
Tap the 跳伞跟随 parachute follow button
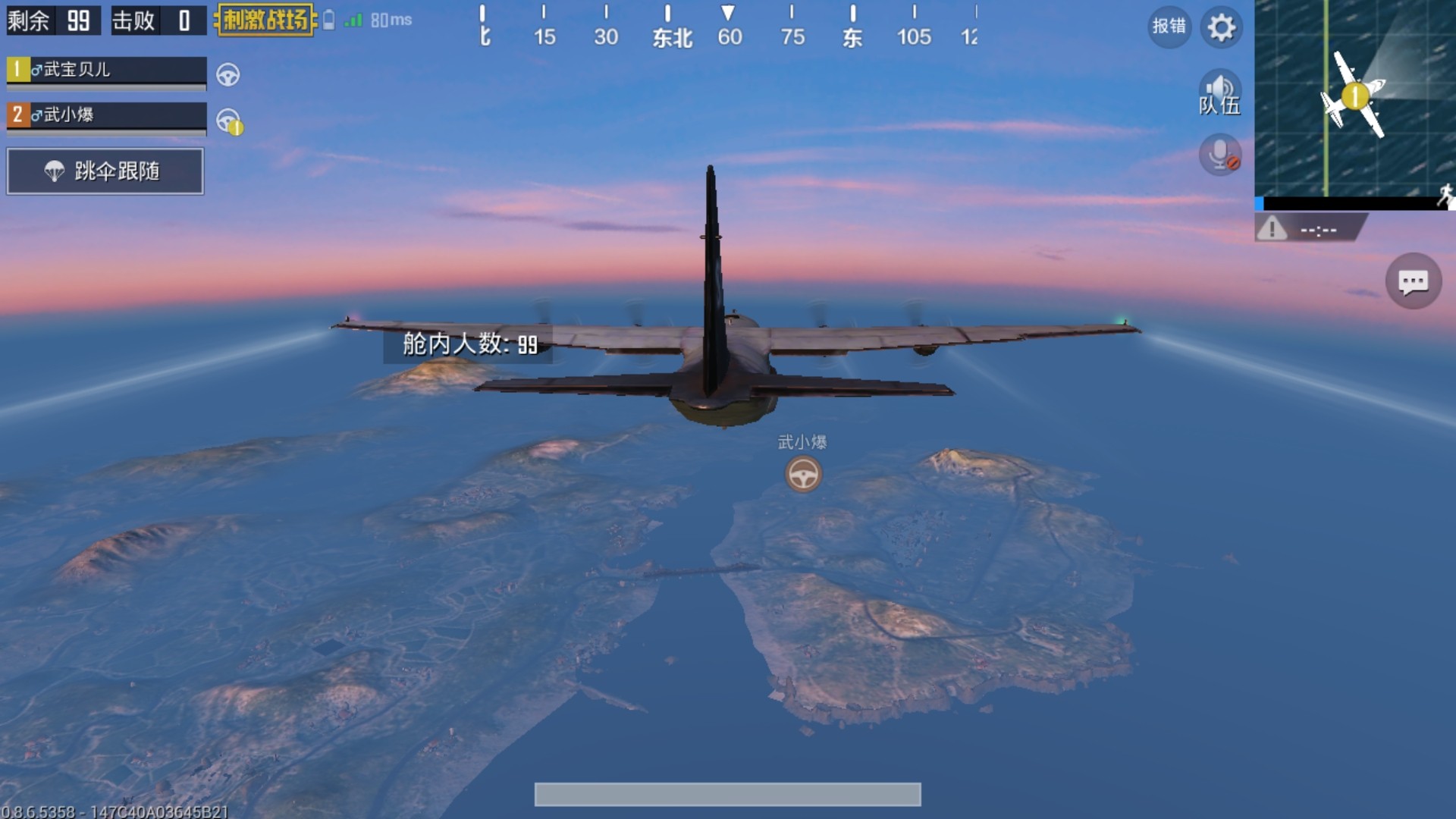click(105, 171)
